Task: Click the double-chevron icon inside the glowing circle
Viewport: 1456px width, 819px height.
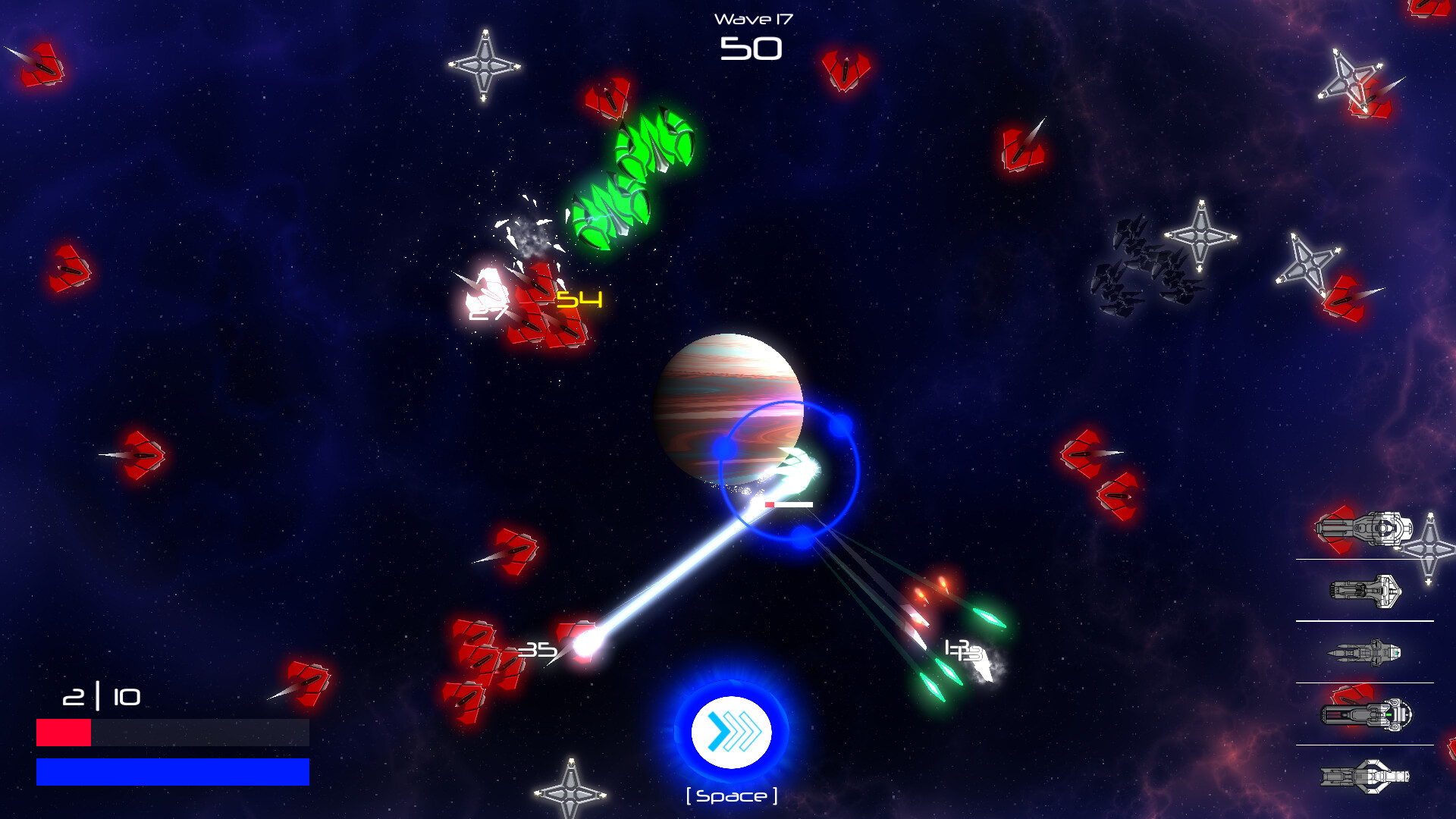Action: tap(730, 730)
